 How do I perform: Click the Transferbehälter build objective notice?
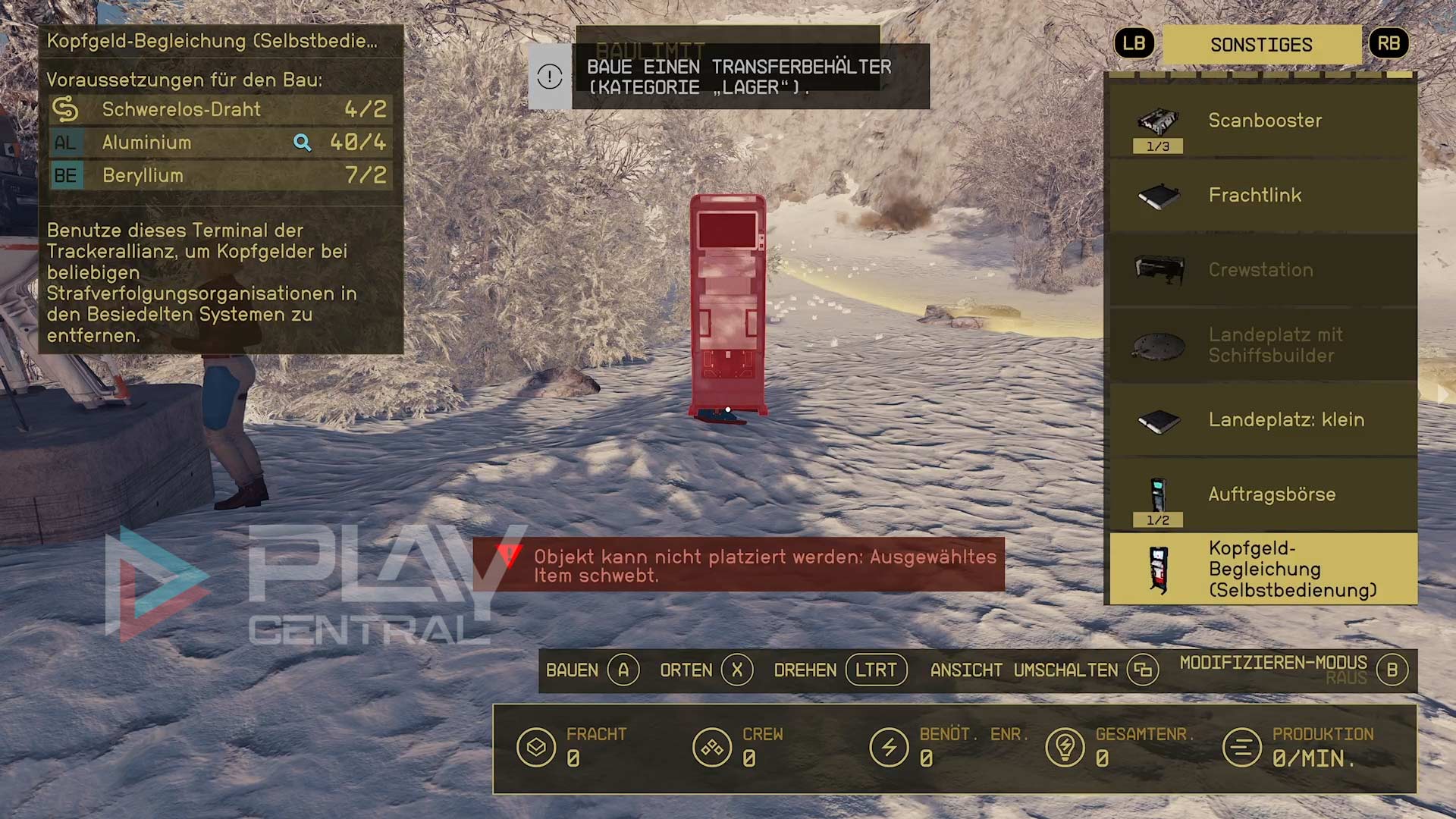pos(728,77)
